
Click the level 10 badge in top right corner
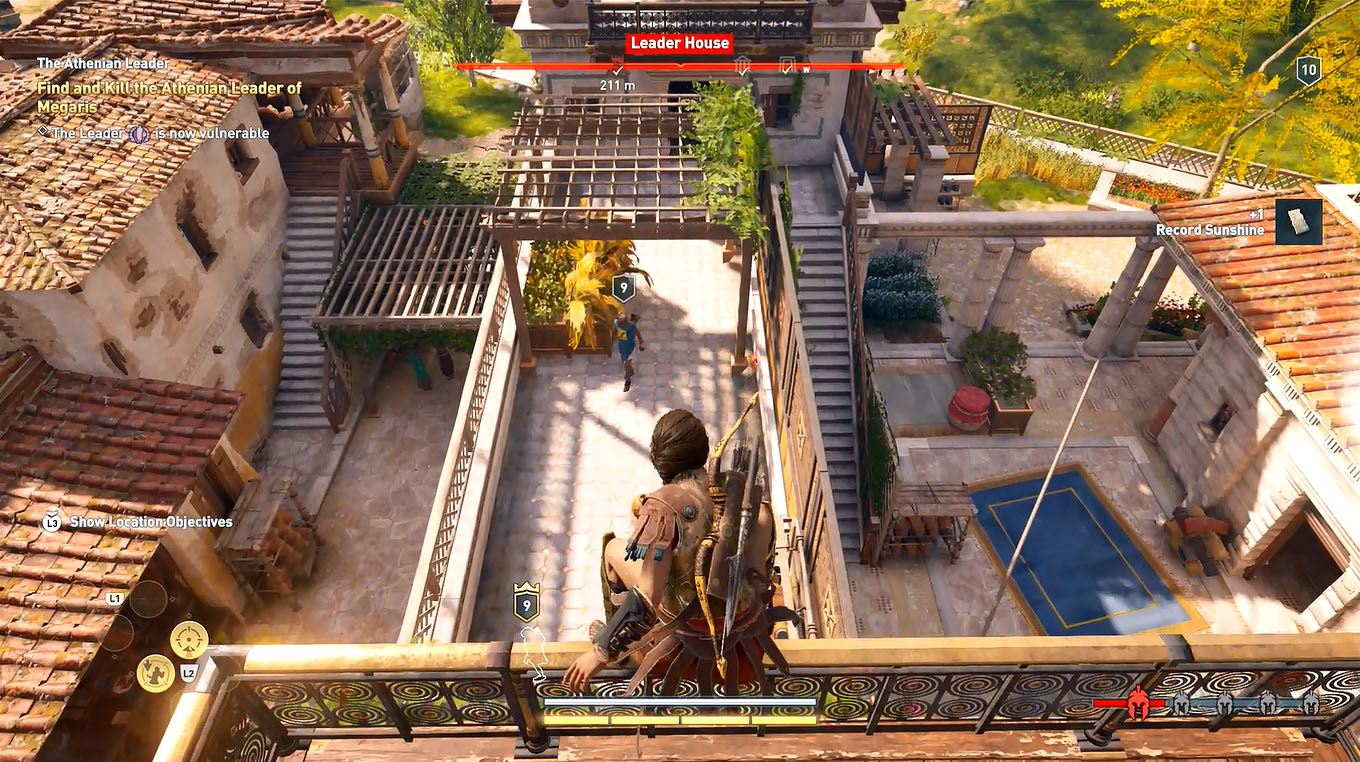coord(1311,70)
